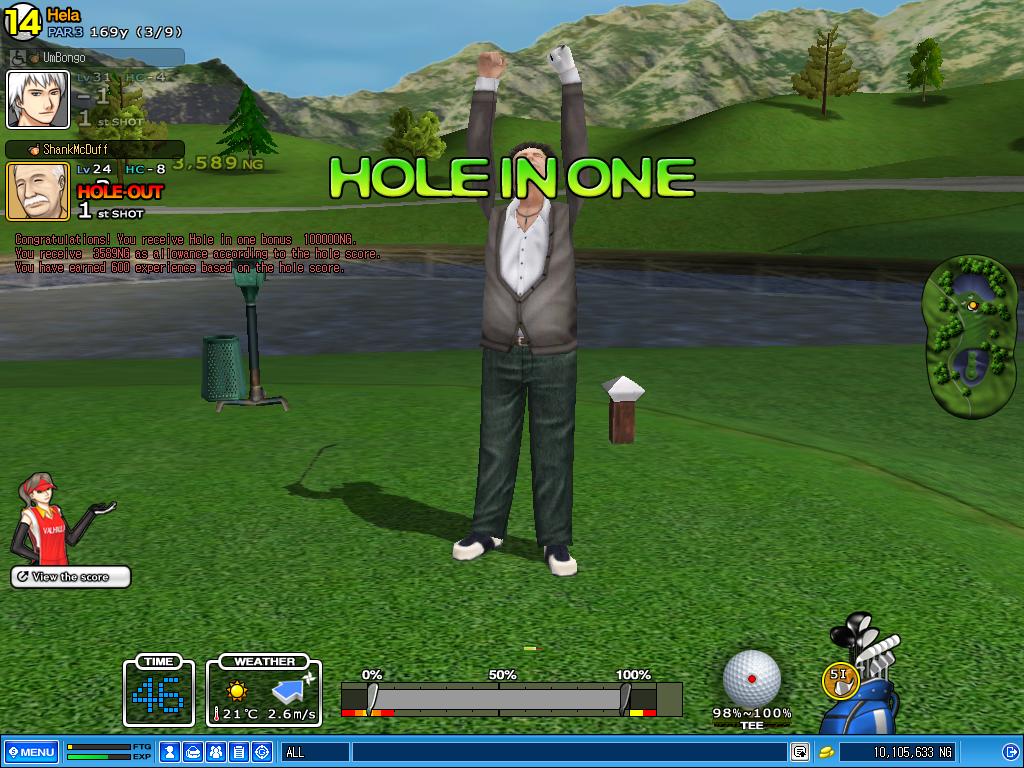Screen dimensions: 1024x768
Task: Open the group of people icon
Action: pos(216,752)
